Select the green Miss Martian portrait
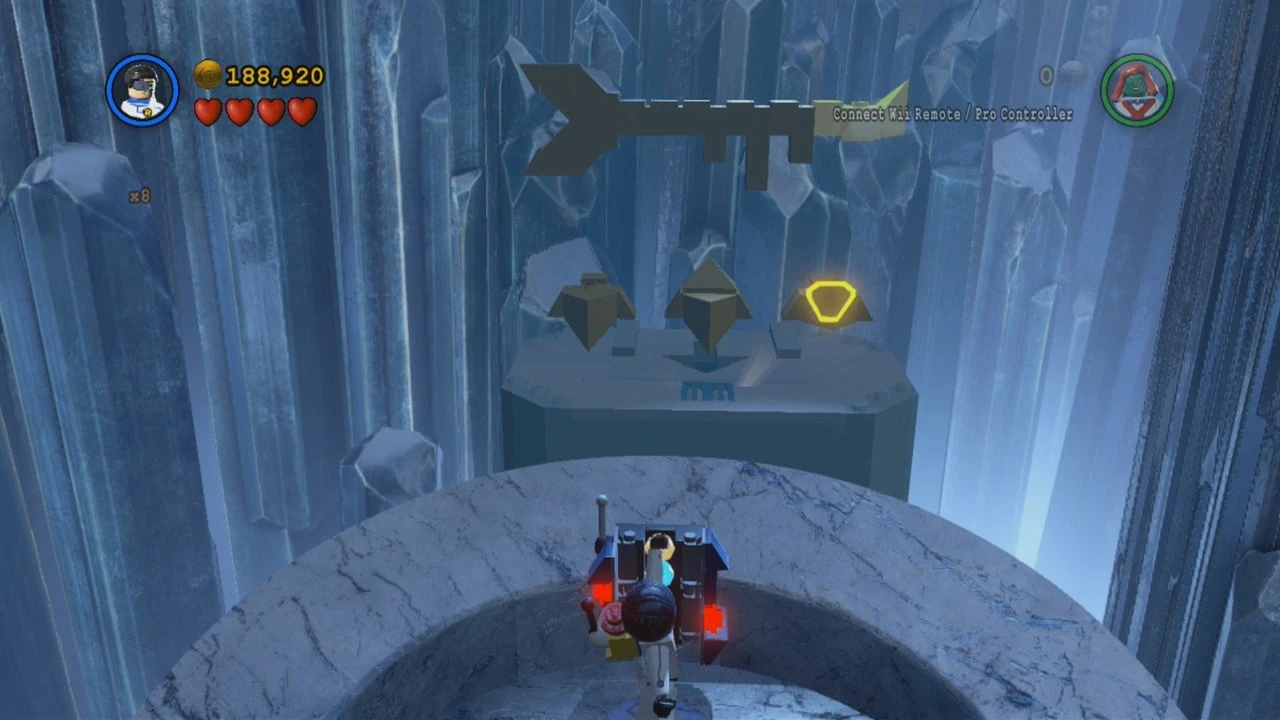This screenshot has height=720, width=1280. coord(1139,90)
